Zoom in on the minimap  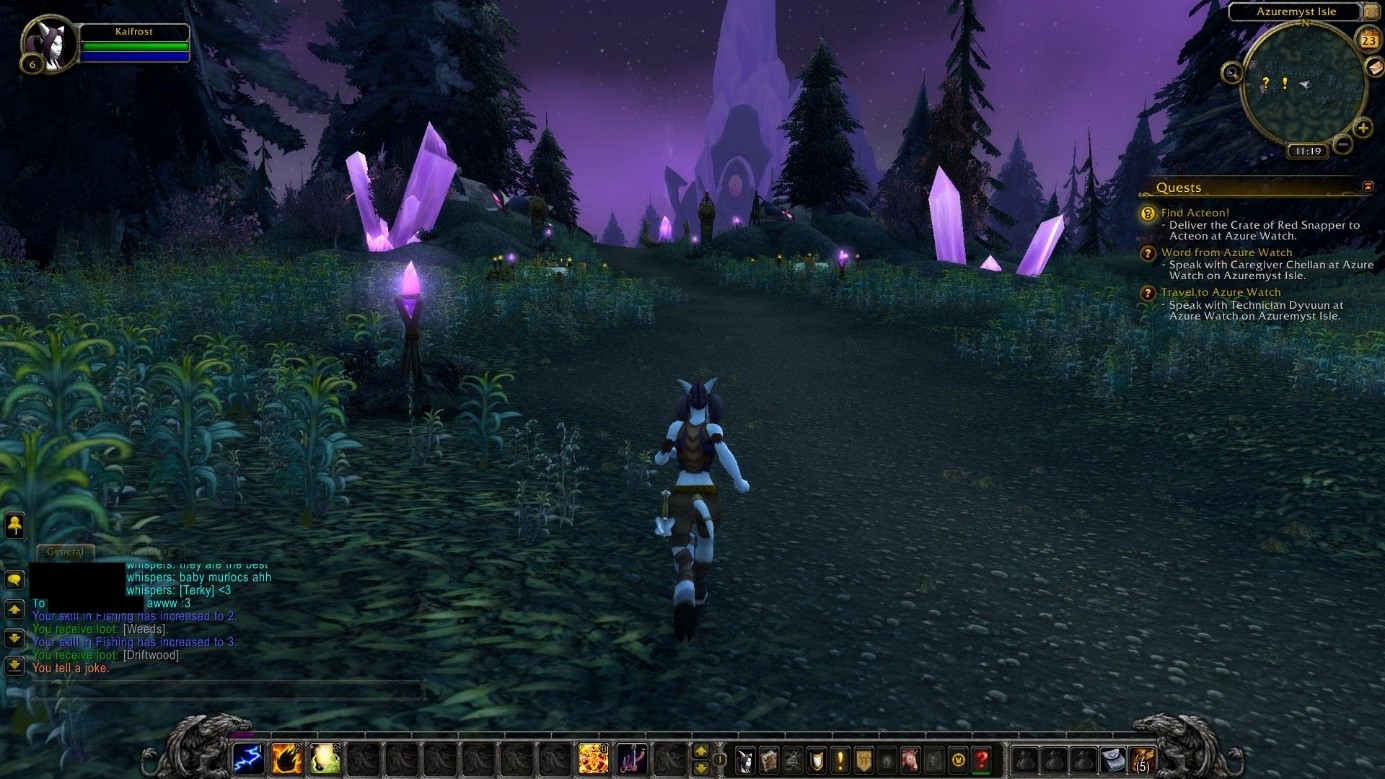coord(1362,128)
